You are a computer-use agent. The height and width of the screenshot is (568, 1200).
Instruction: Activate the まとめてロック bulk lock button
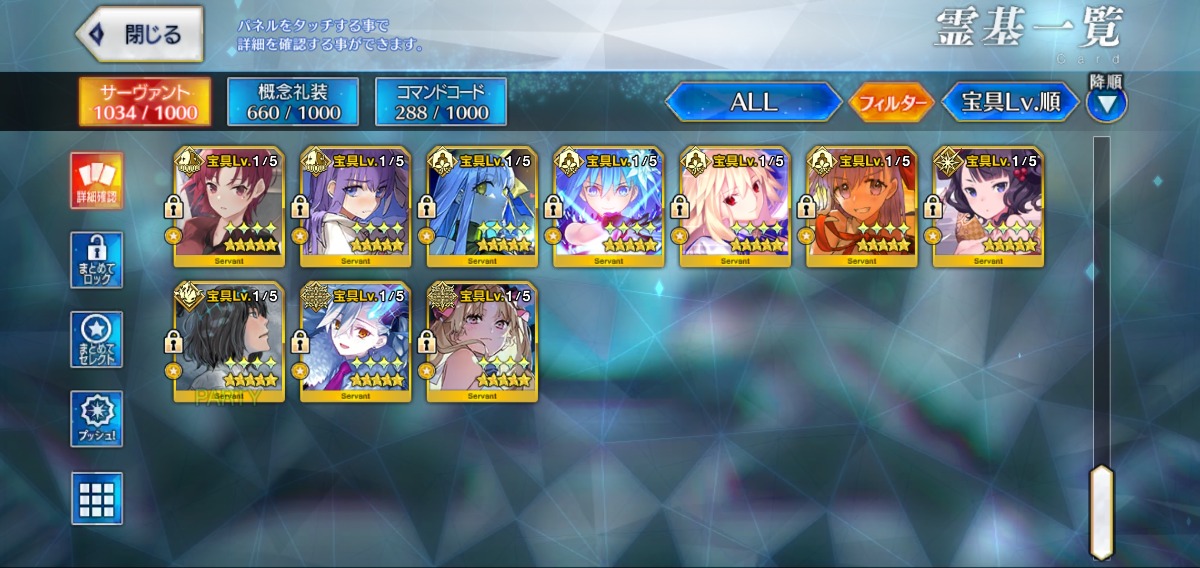(x=97, y=260)
